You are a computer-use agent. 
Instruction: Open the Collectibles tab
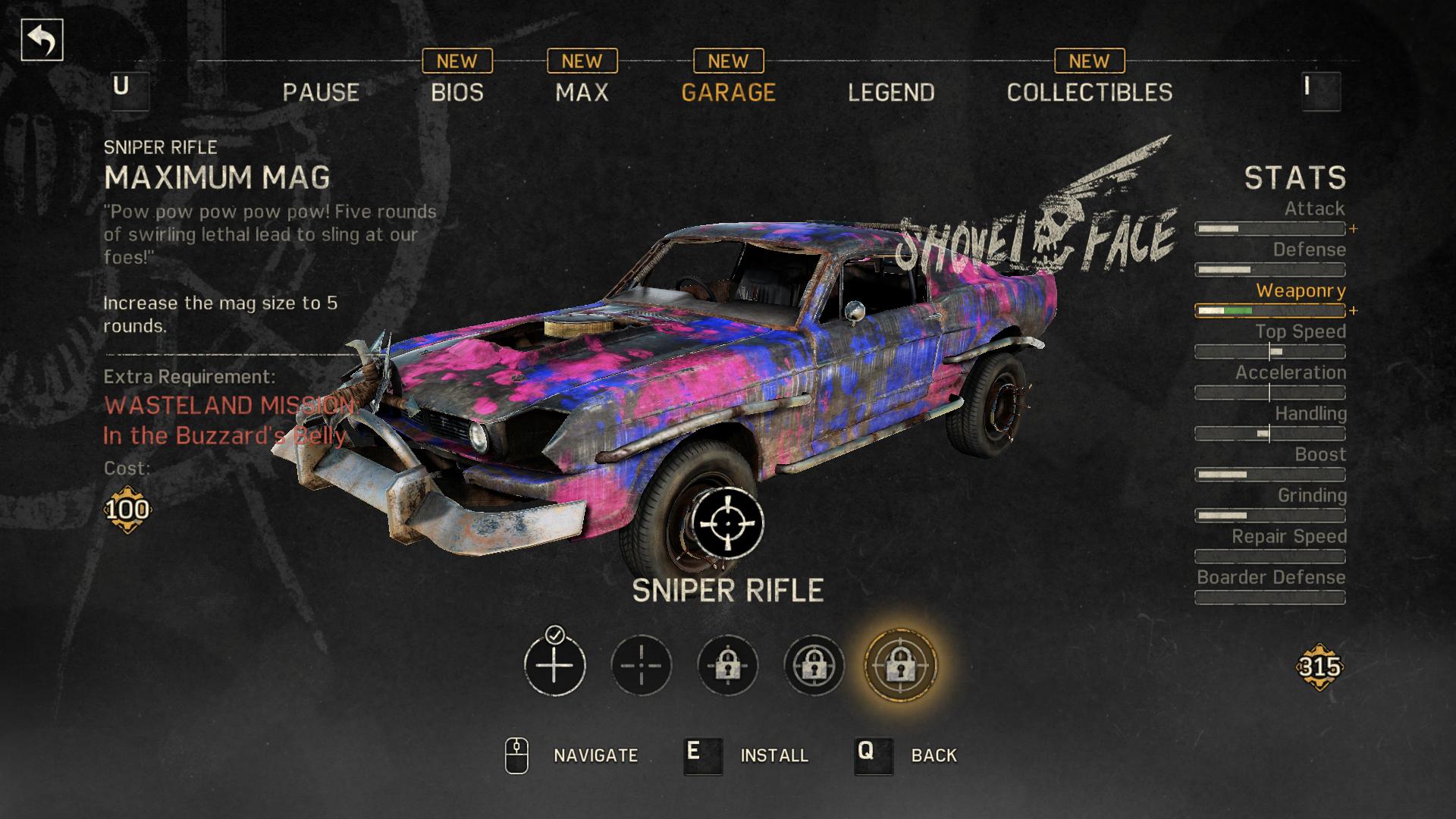pyautogui.click(x=1089, y=93)
